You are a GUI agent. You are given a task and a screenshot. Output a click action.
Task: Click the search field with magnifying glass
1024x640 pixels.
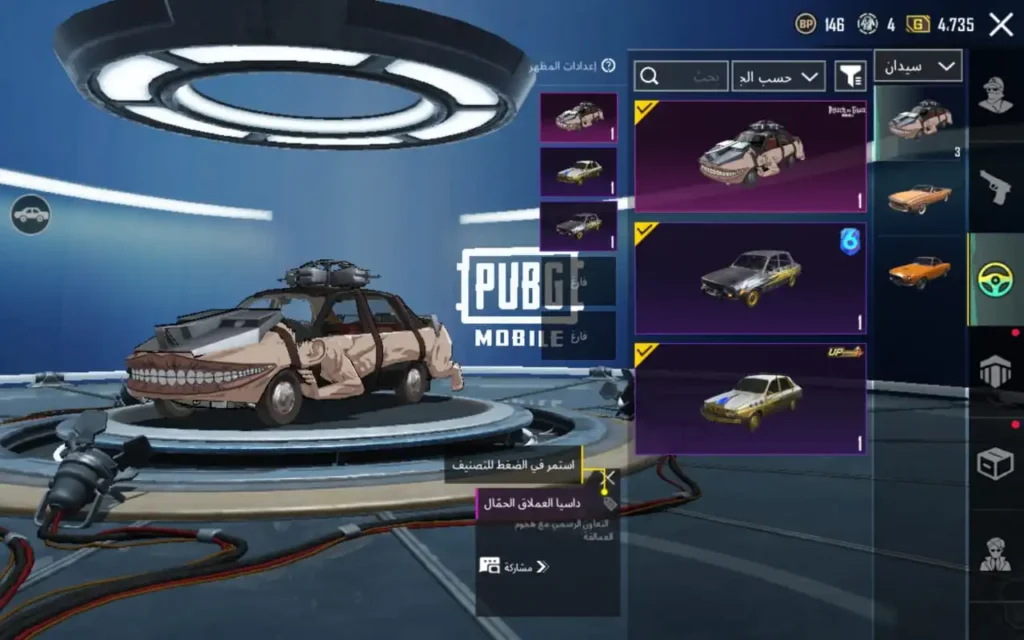tap(681, 76)
